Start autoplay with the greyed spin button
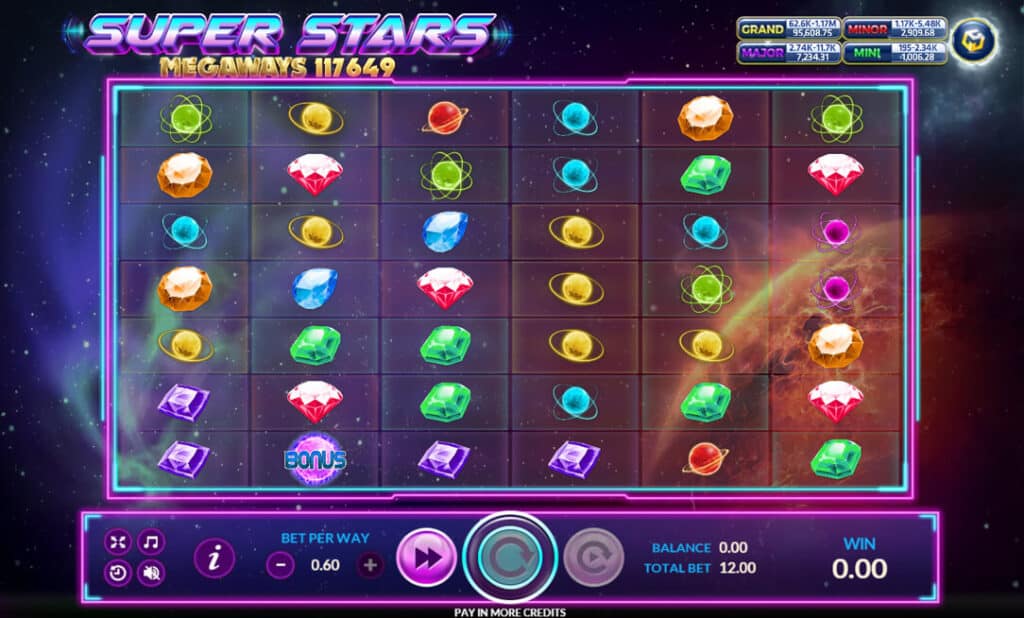1024x618 pixels. point(593,558)
